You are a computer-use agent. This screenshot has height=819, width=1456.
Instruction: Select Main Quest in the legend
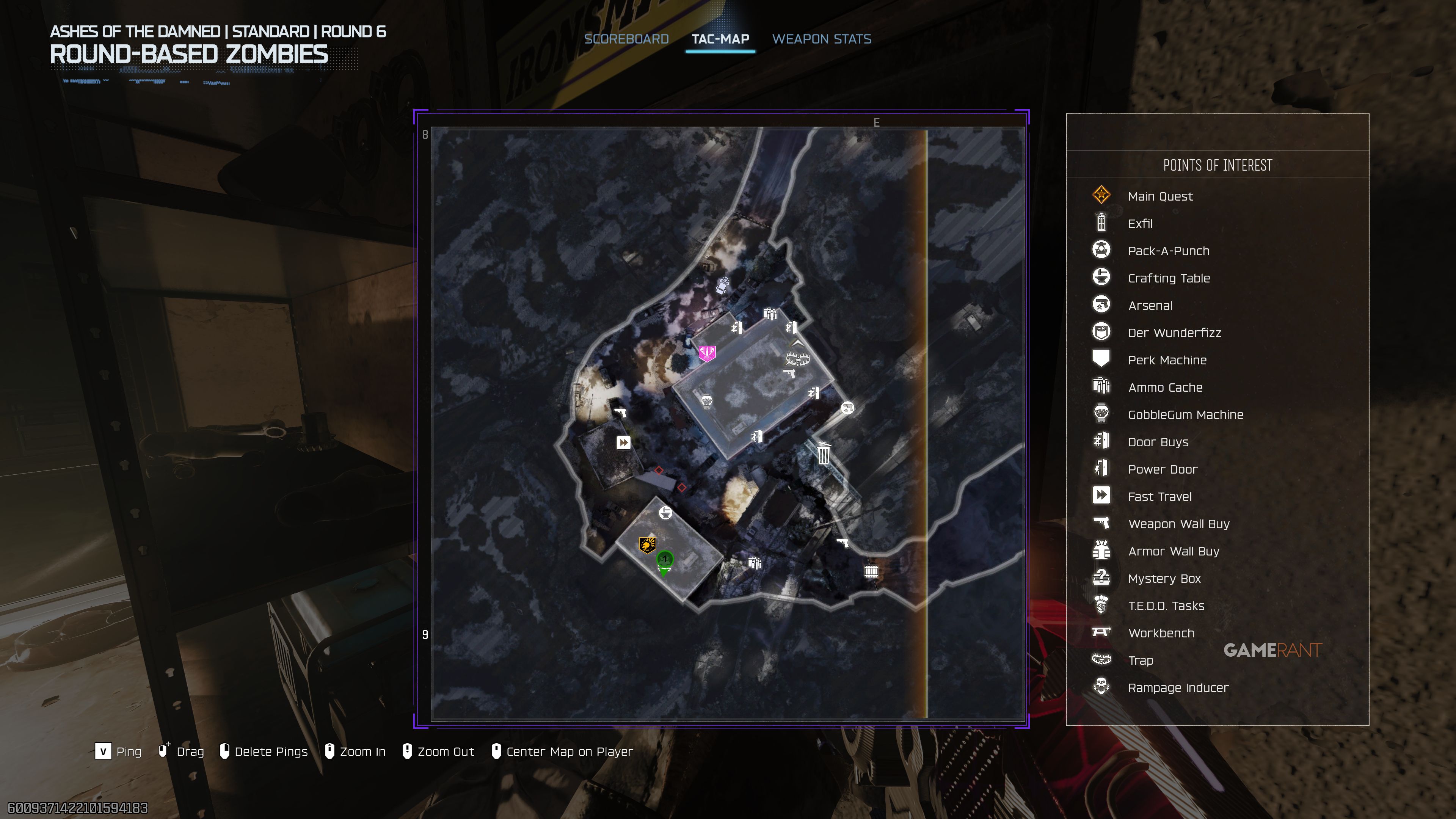[1160, 196]
